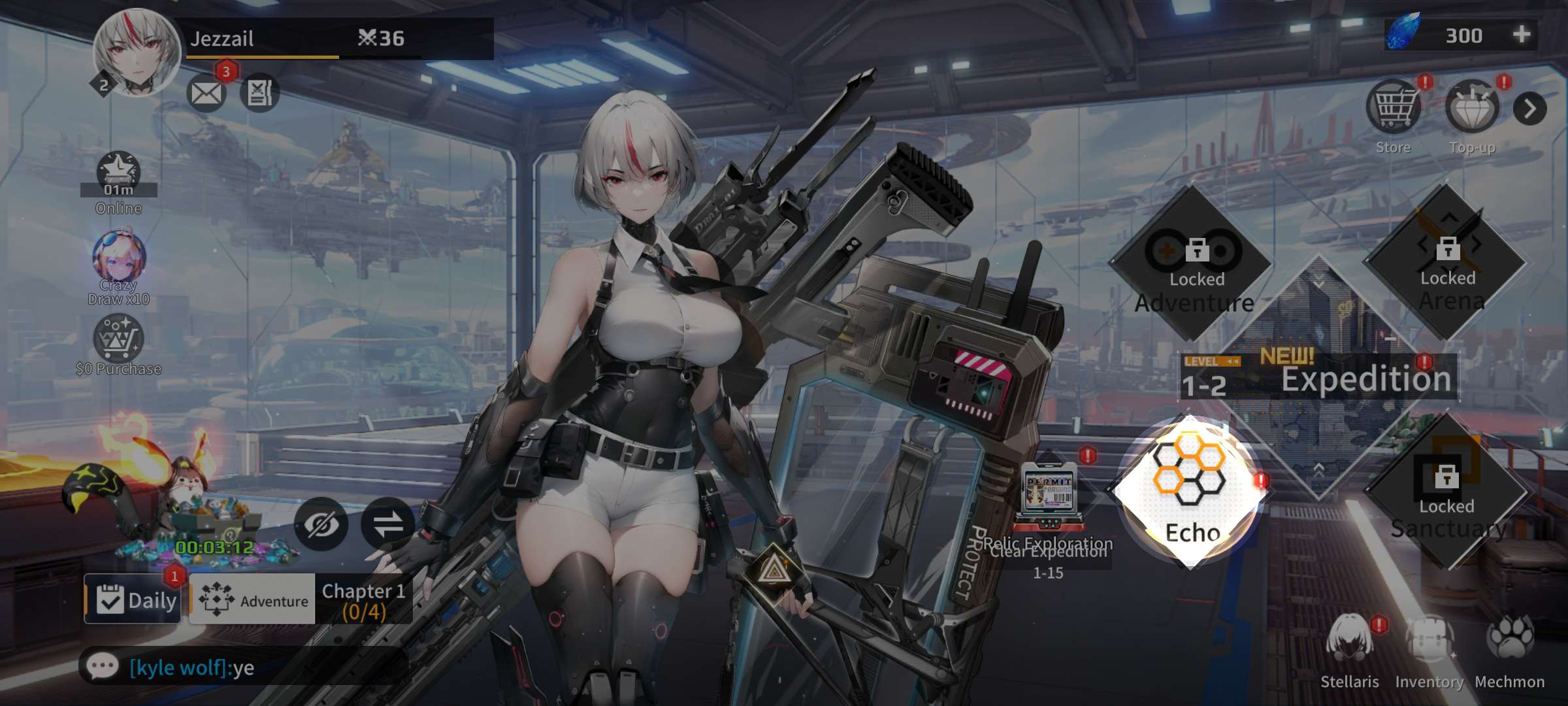Open the Top-up diamond icon
This screenshot has width=1568, height=706.
click(1472, 108)
